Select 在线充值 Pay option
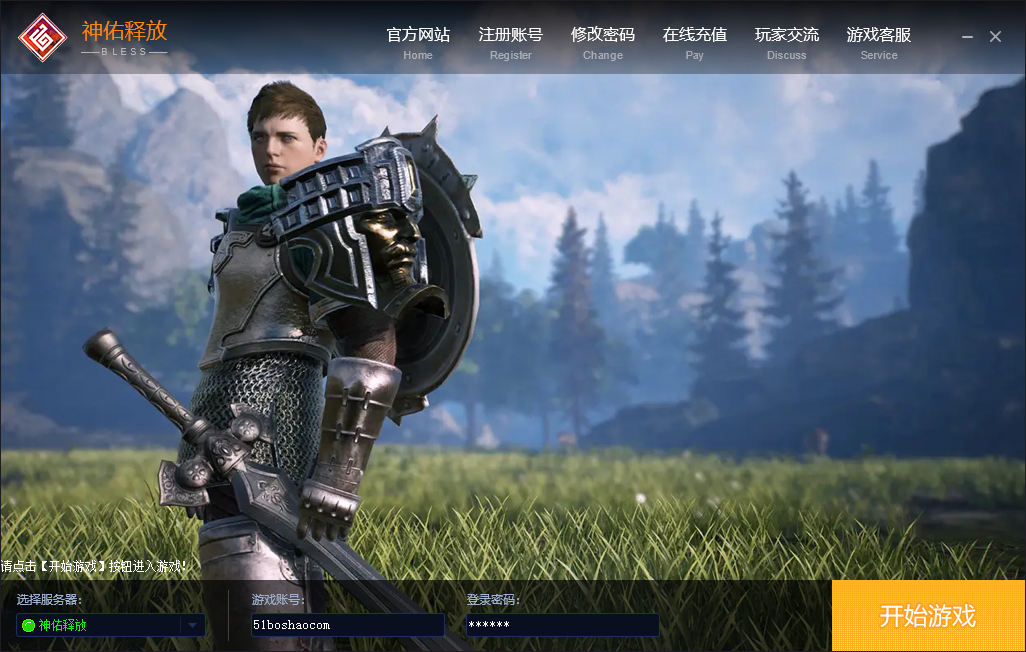Screen dimensions: 1026x652 pyautogui.click(x=694, y=42)
